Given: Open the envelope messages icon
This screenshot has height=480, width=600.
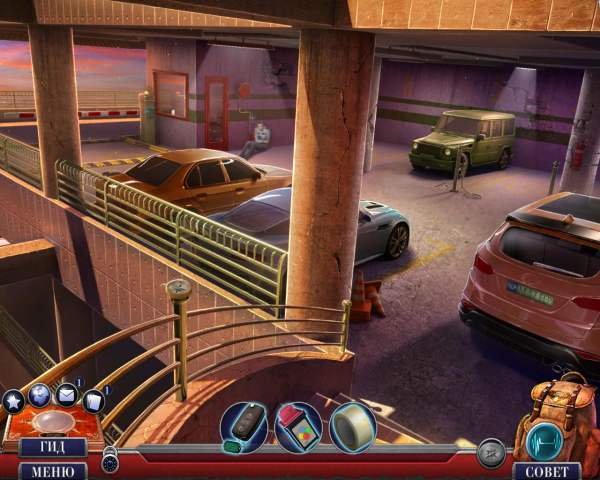Looking at the screenshot, I should 67,394.
